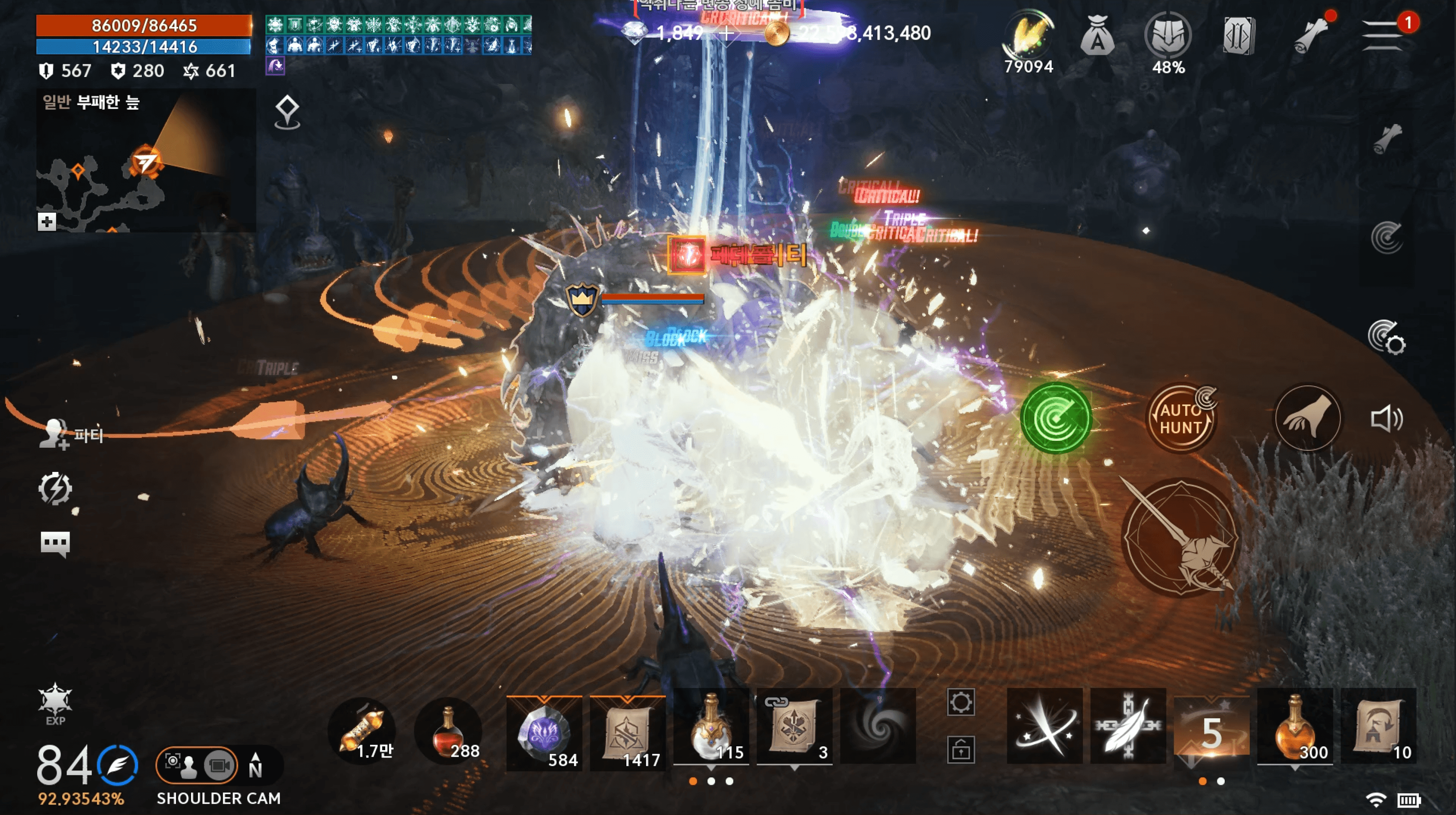Activate the chained feather skill
This screenshot has height=815, width=1456.
click(1127, 727)
